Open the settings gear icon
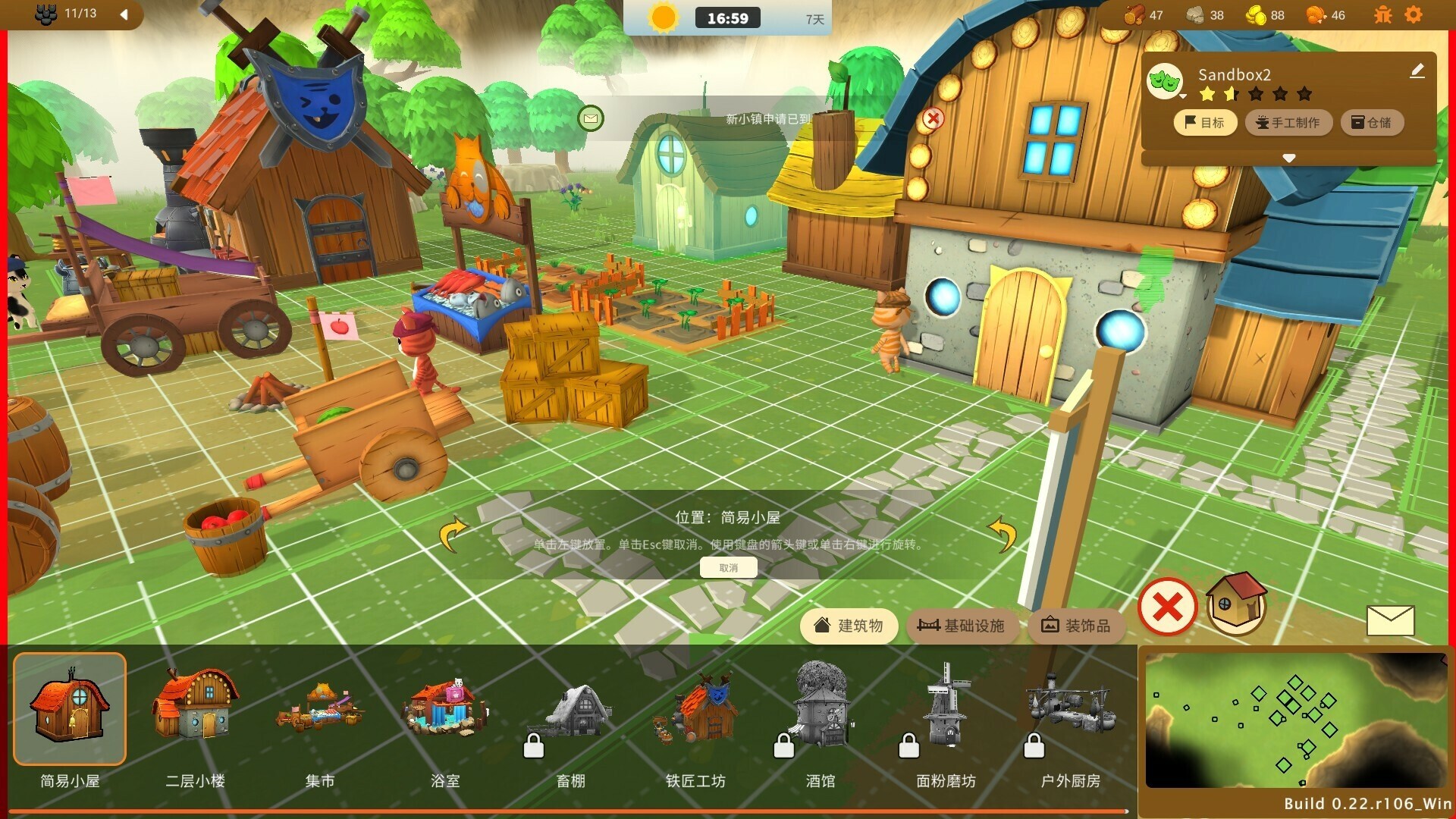This screenshot has height=819, width=1456. tap(1414, 15)
